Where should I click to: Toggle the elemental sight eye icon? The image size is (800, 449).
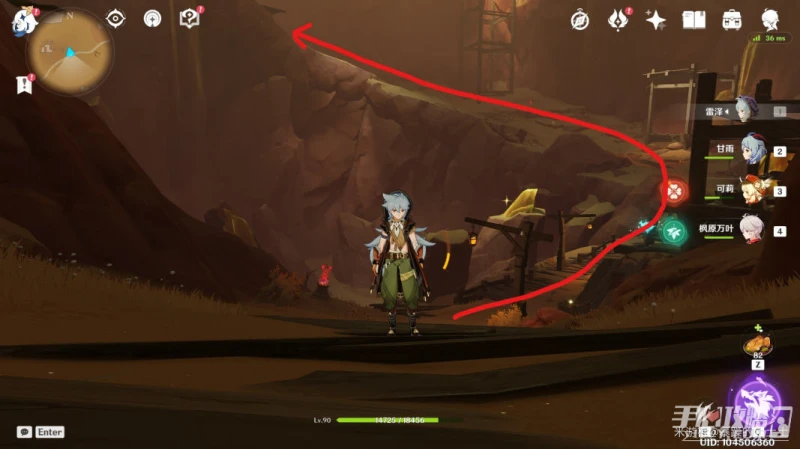pos(116,18)
